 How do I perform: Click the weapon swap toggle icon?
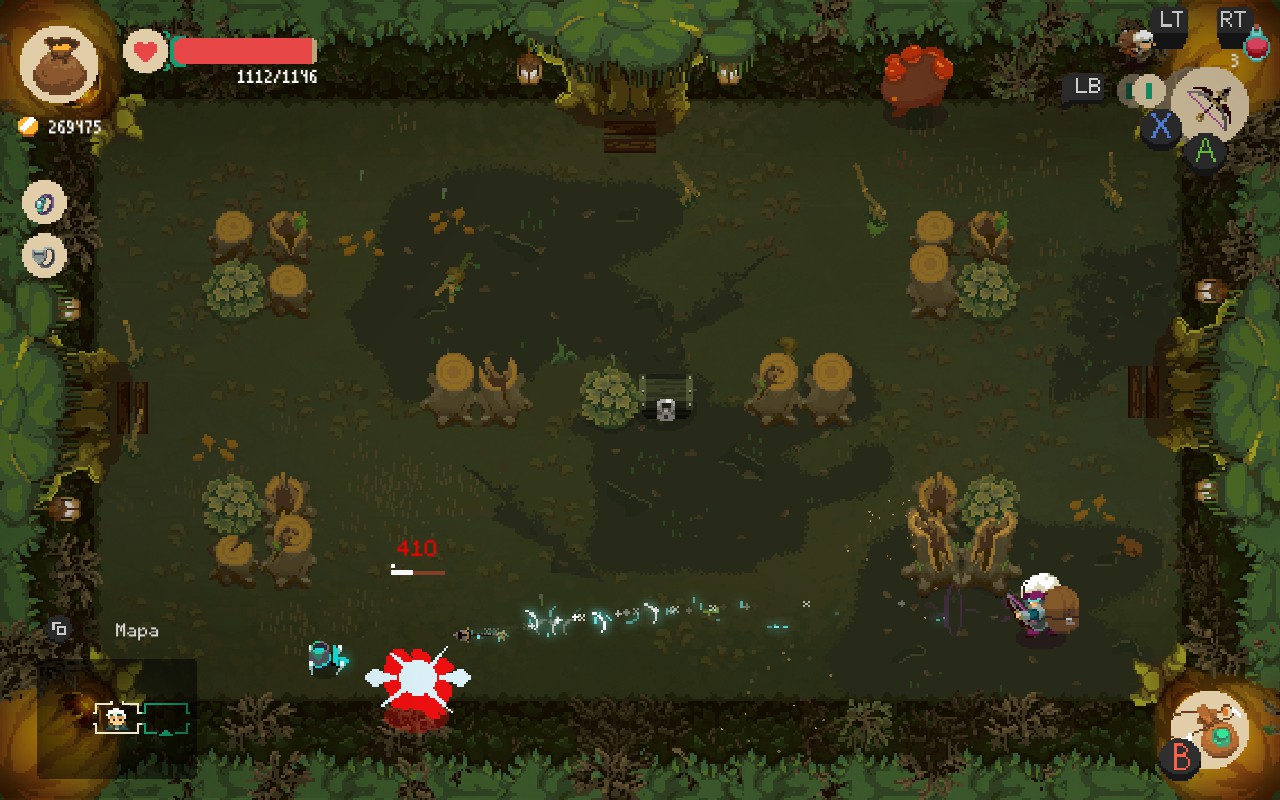pos(1140,90)
